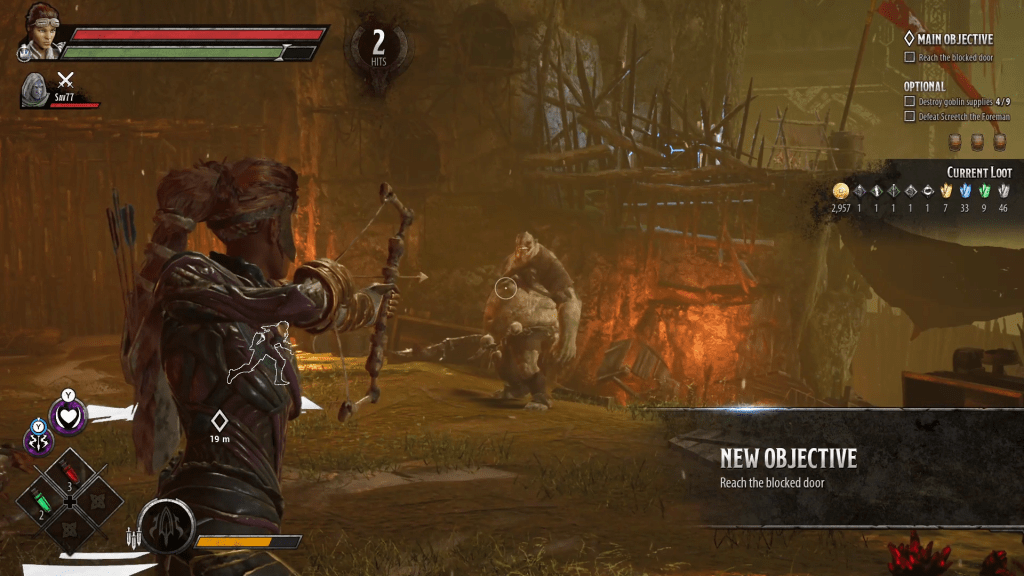The height and width of the screenshot is (576, 1024).
Task: Tick the "Reach the blocked door" objective checkbox
Action: coord(909,57)
